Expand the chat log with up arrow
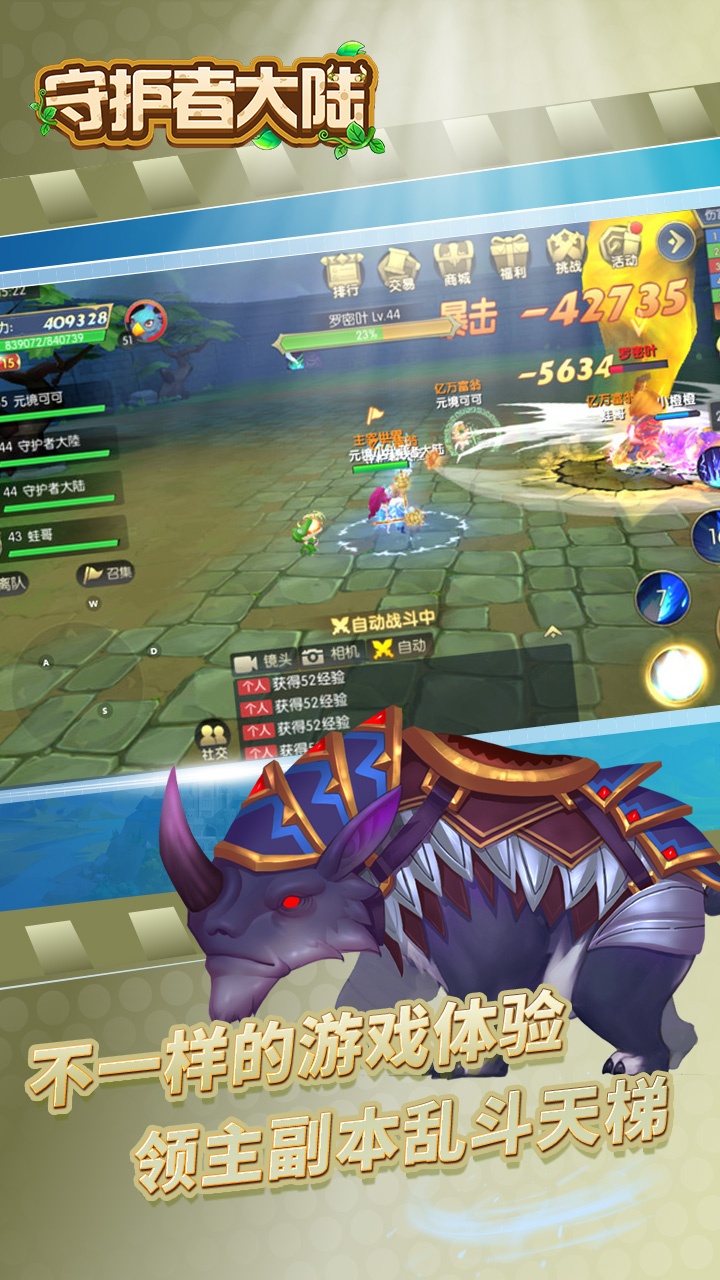The image size is (720, 1280). click(551, 631)
